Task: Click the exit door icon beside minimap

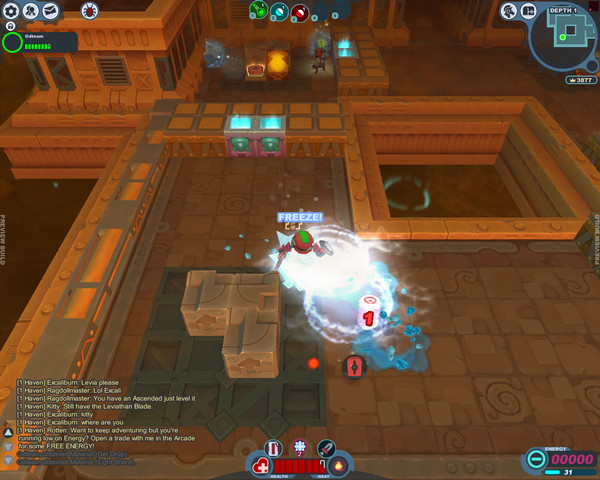Action: coord(531,11)
